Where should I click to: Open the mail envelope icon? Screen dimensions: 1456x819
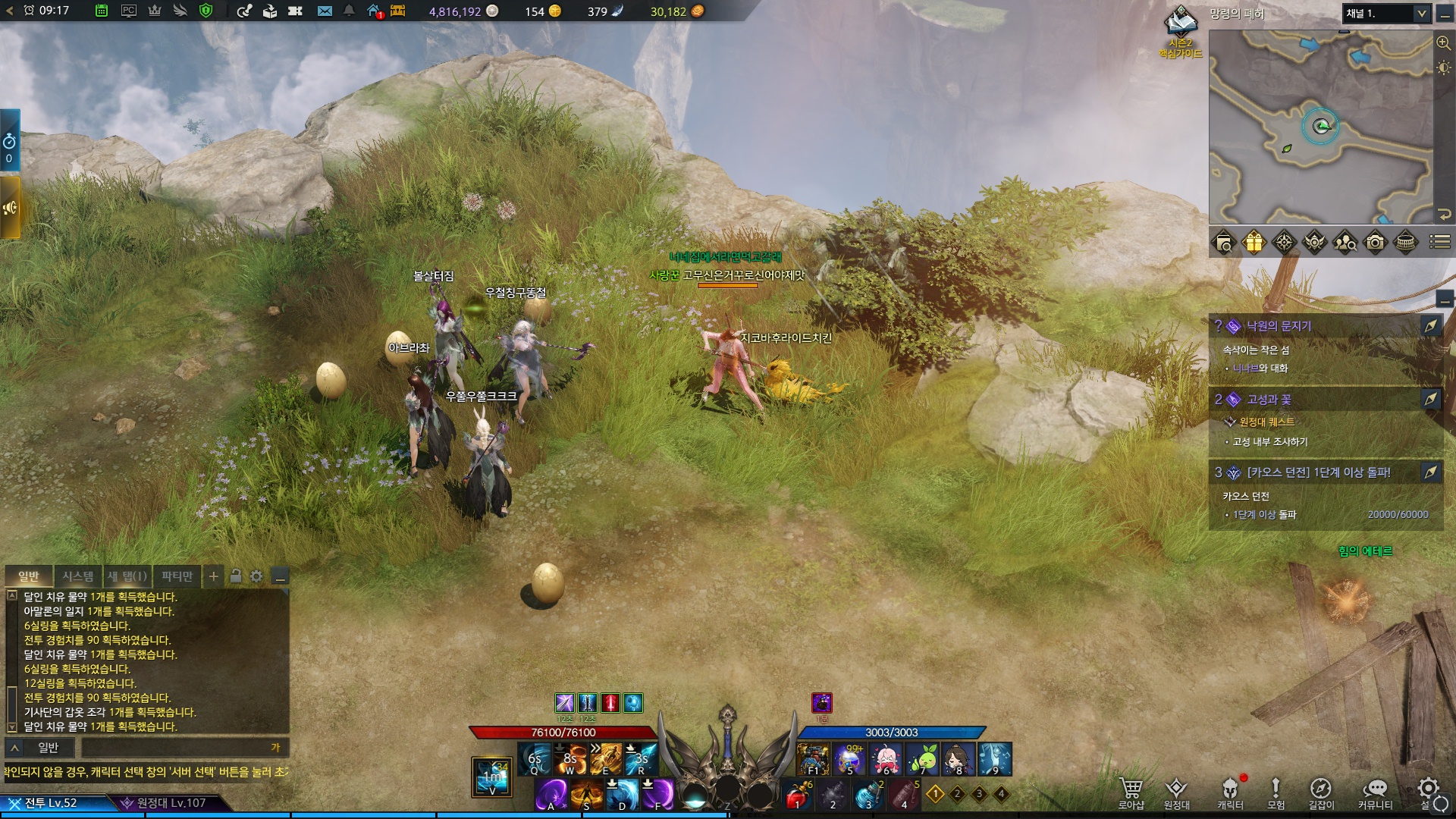(325, 11)
